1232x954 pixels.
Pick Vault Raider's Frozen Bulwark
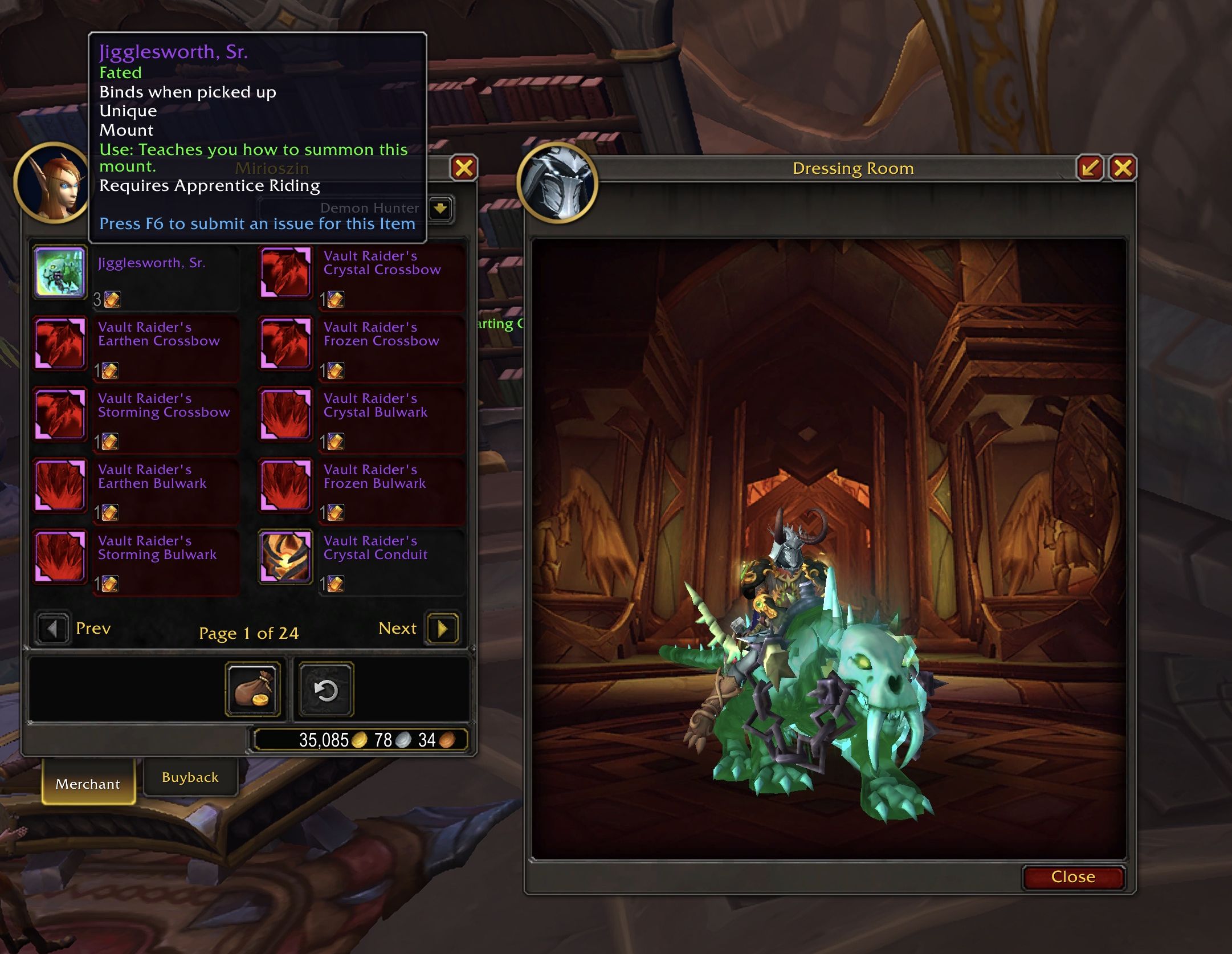coord(285,486)
